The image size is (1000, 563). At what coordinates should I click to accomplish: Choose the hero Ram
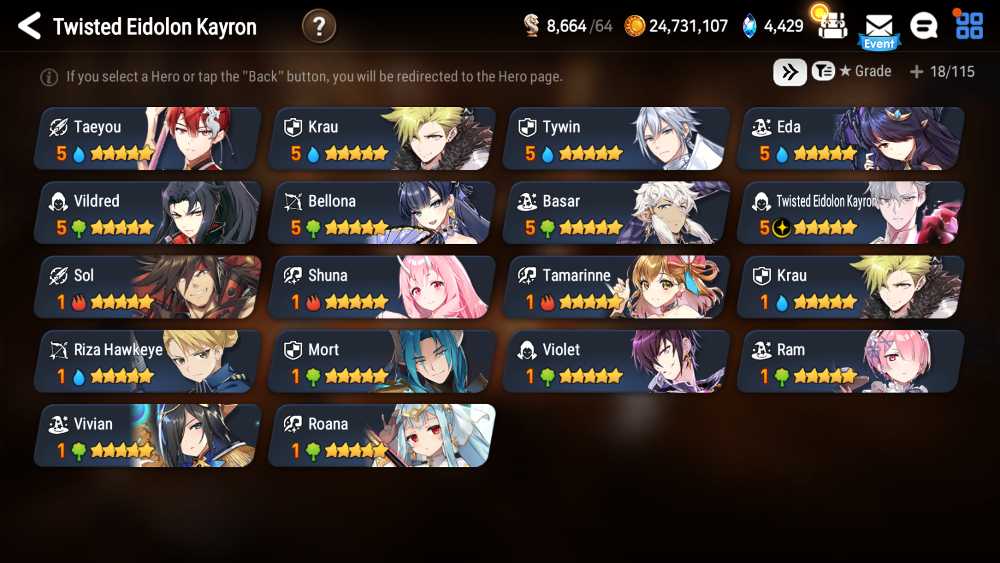(851, 361)
